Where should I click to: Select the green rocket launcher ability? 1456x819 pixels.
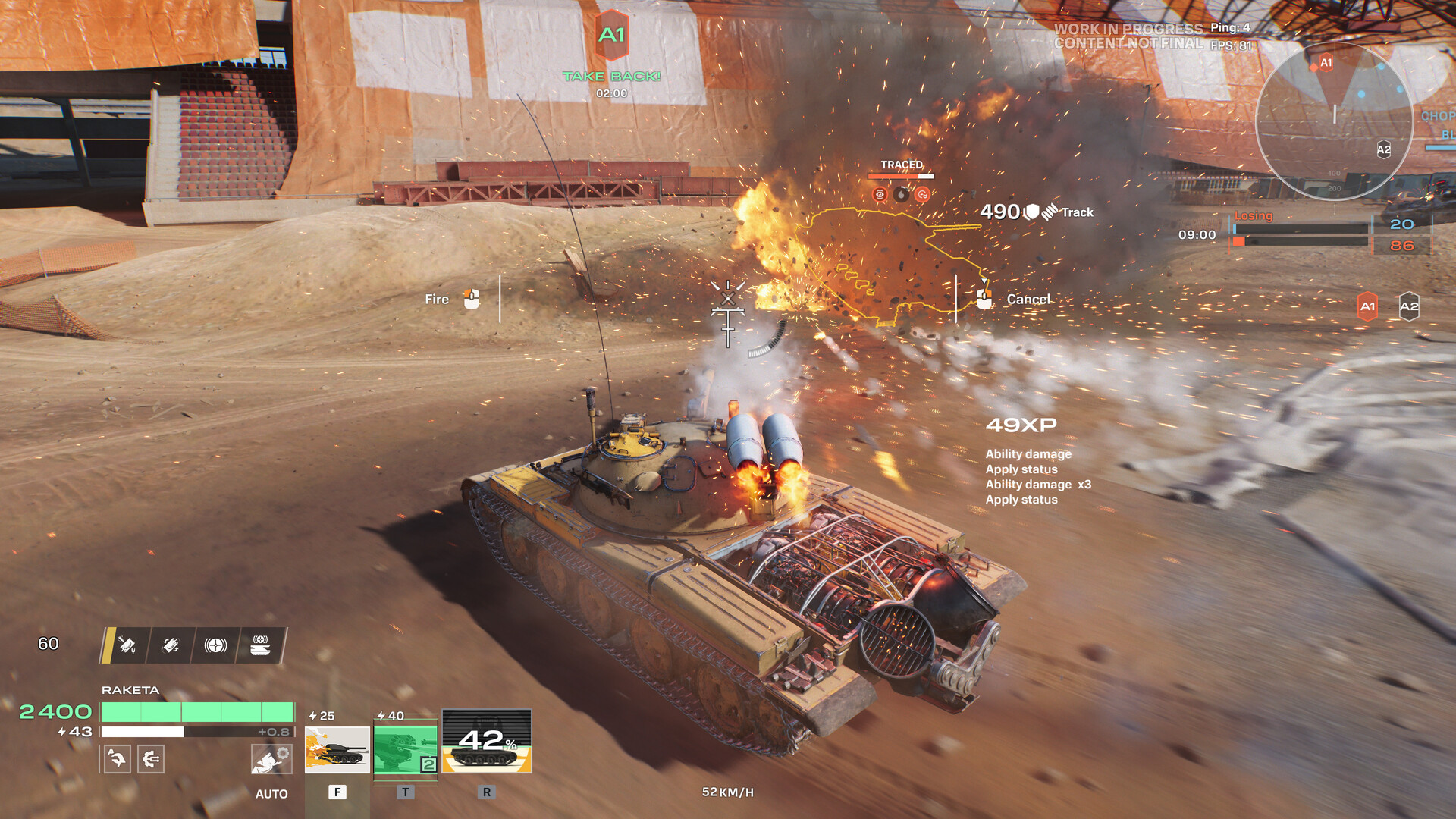click(406, 749)
